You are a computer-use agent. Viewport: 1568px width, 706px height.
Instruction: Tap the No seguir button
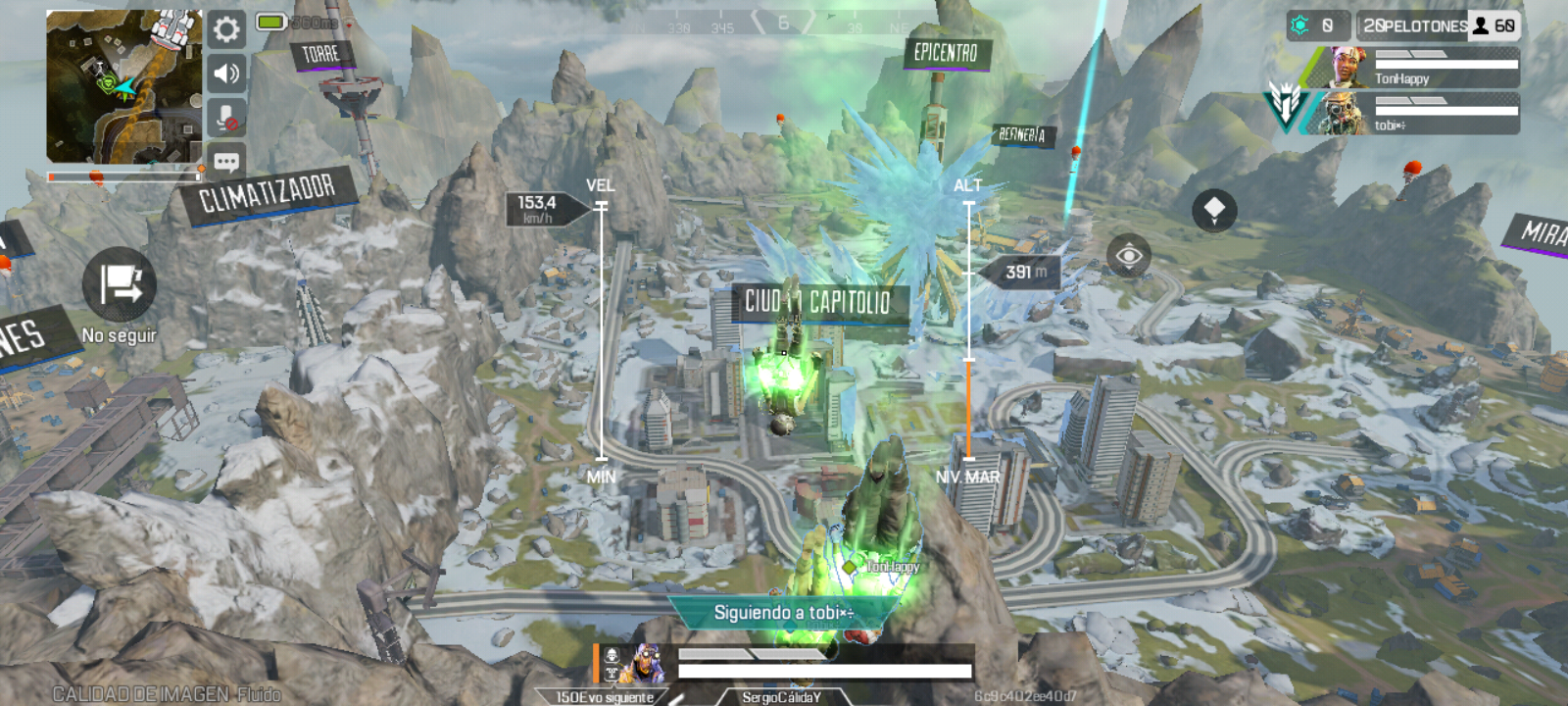coord(120,285)
